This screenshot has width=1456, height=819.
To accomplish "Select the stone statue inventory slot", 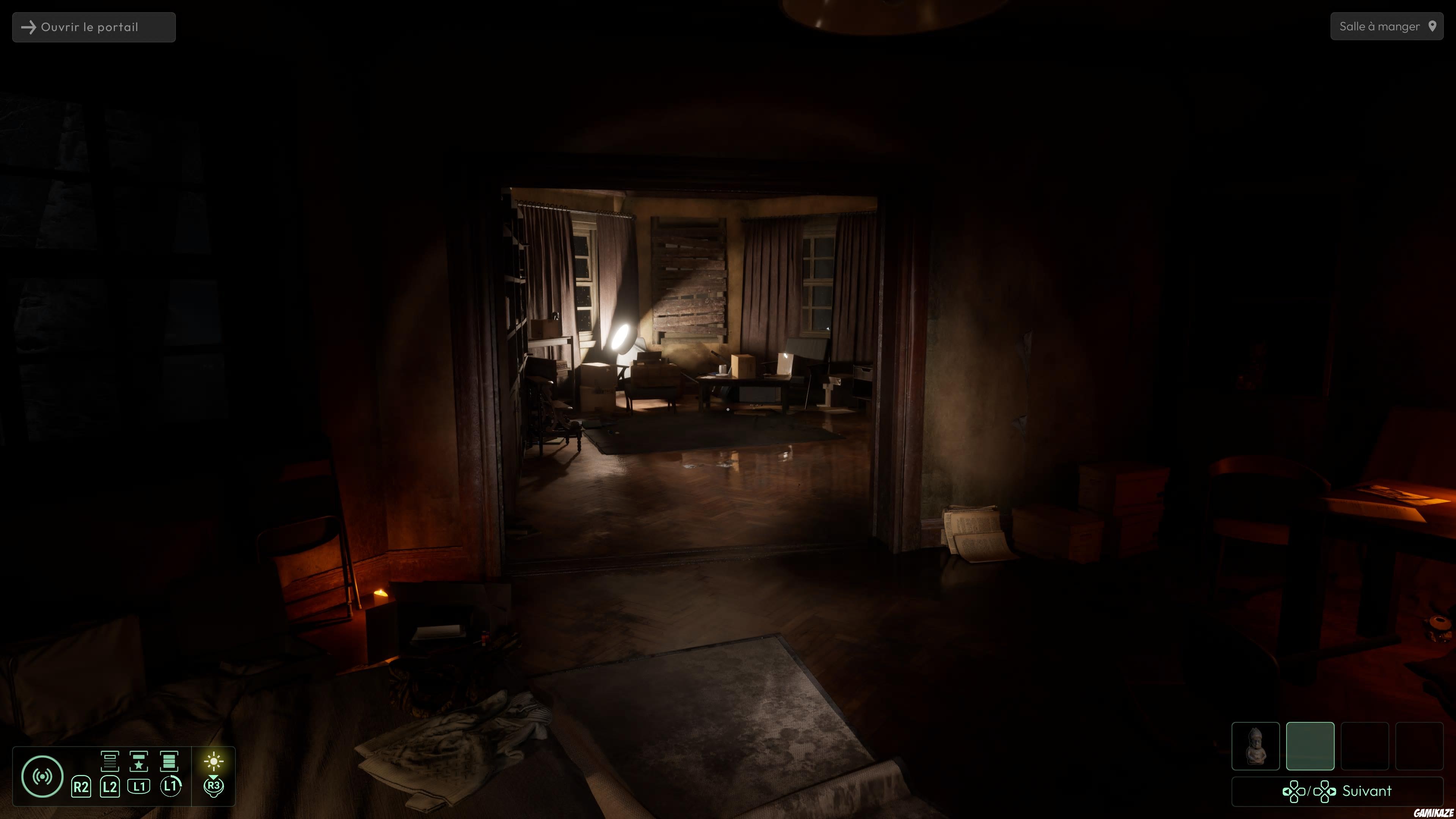I will tap(1255, 745).
